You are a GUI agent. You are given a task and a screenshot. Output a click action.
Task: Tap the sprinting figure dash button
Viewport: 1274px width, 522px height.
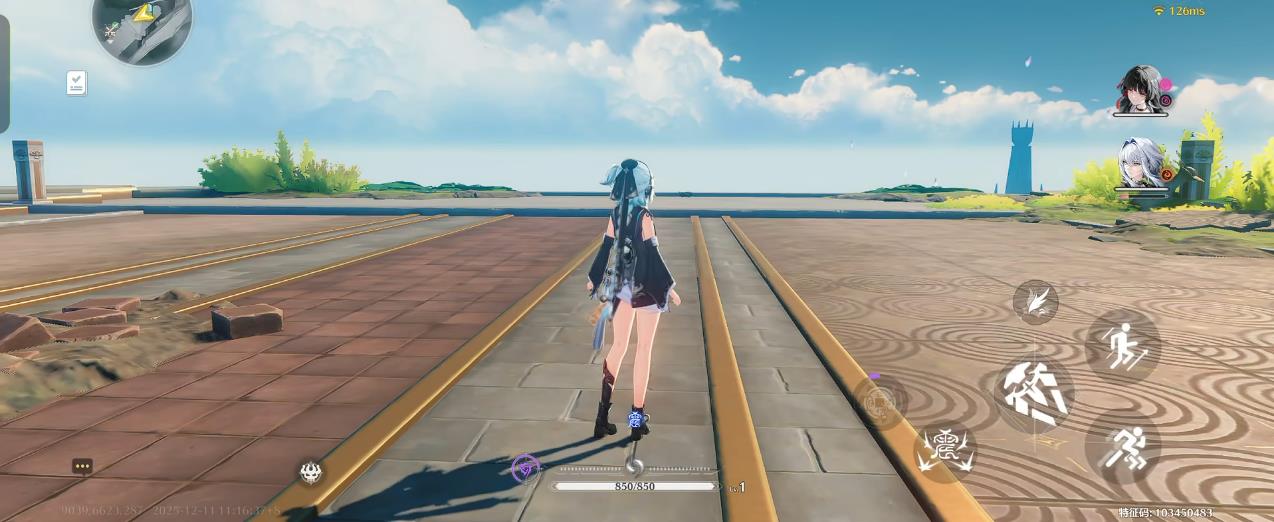pos(1122,449)
